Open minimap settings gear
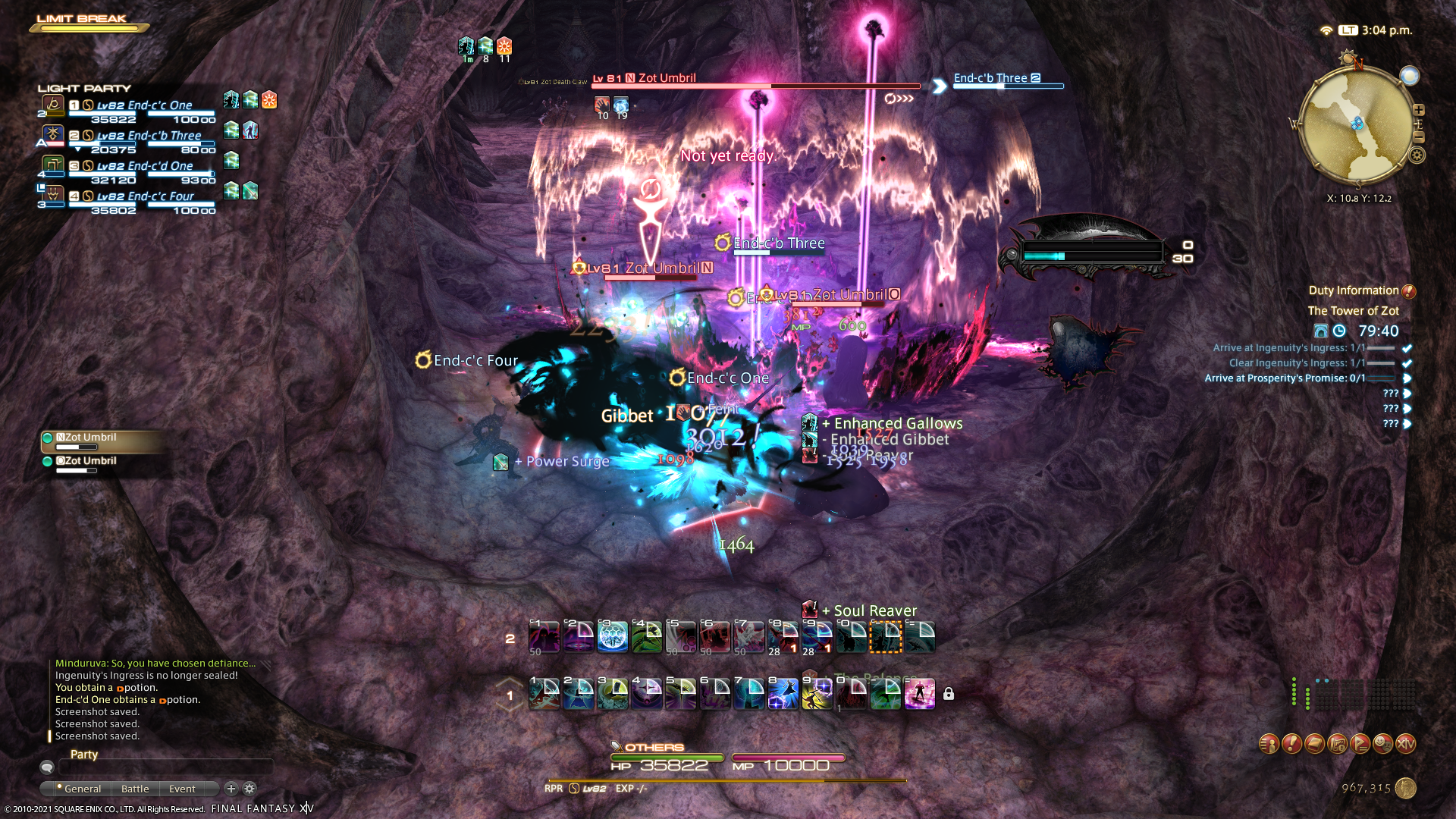1456x819 pixels. click(1417, 155)
